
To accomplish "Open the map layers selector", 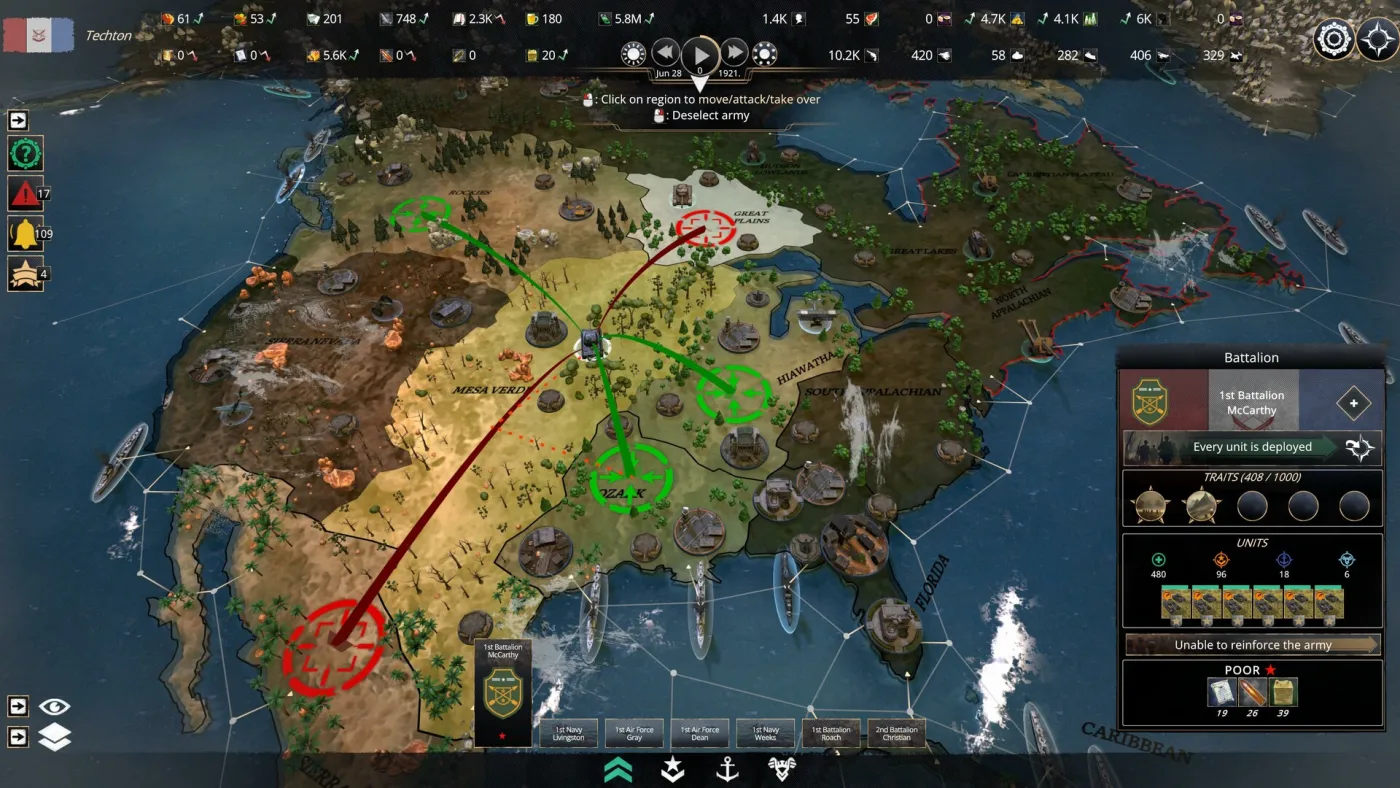I will click(x=55, y=737).
